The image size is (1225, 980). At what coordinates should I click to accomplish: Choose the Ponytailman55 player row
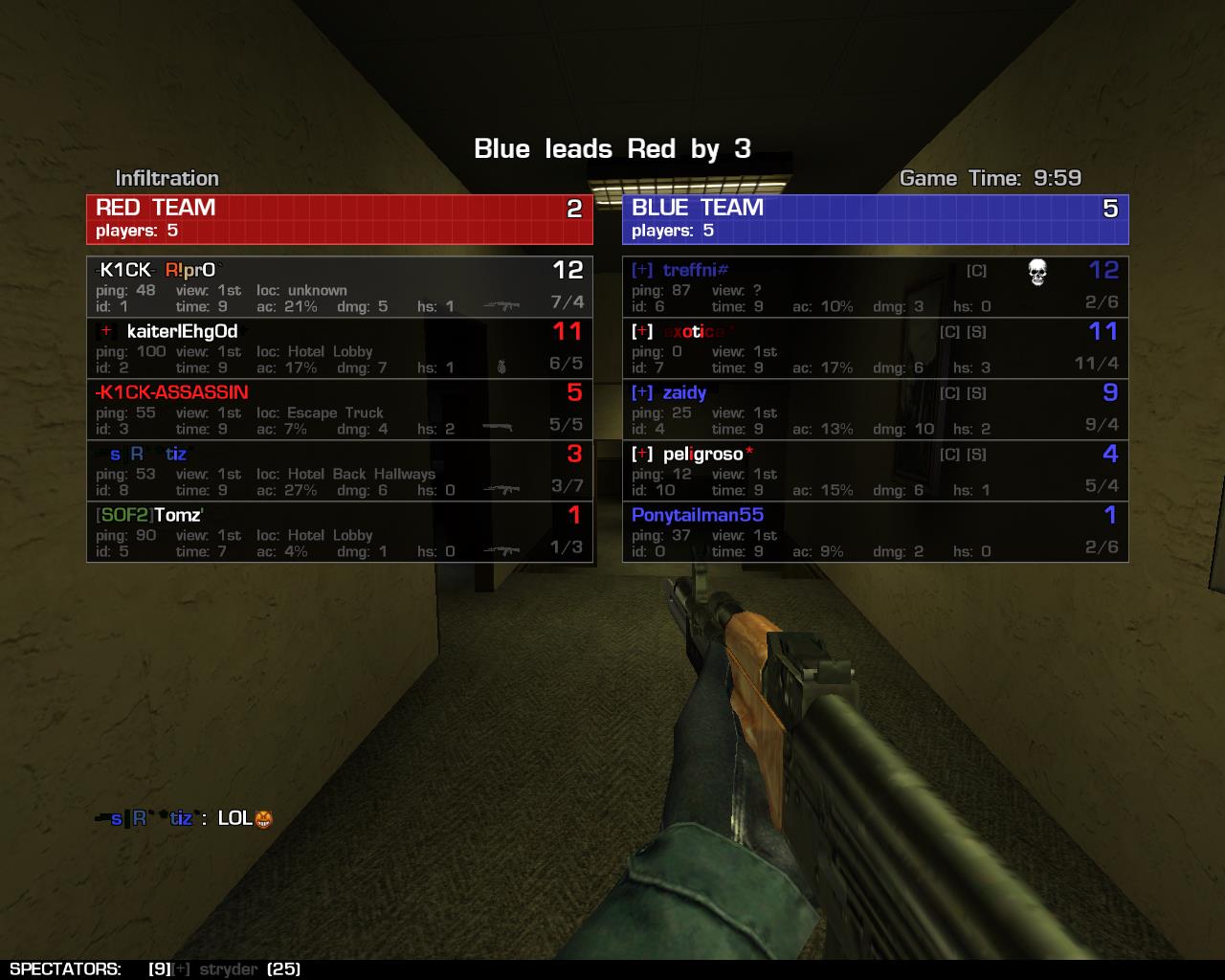[875, 531]
